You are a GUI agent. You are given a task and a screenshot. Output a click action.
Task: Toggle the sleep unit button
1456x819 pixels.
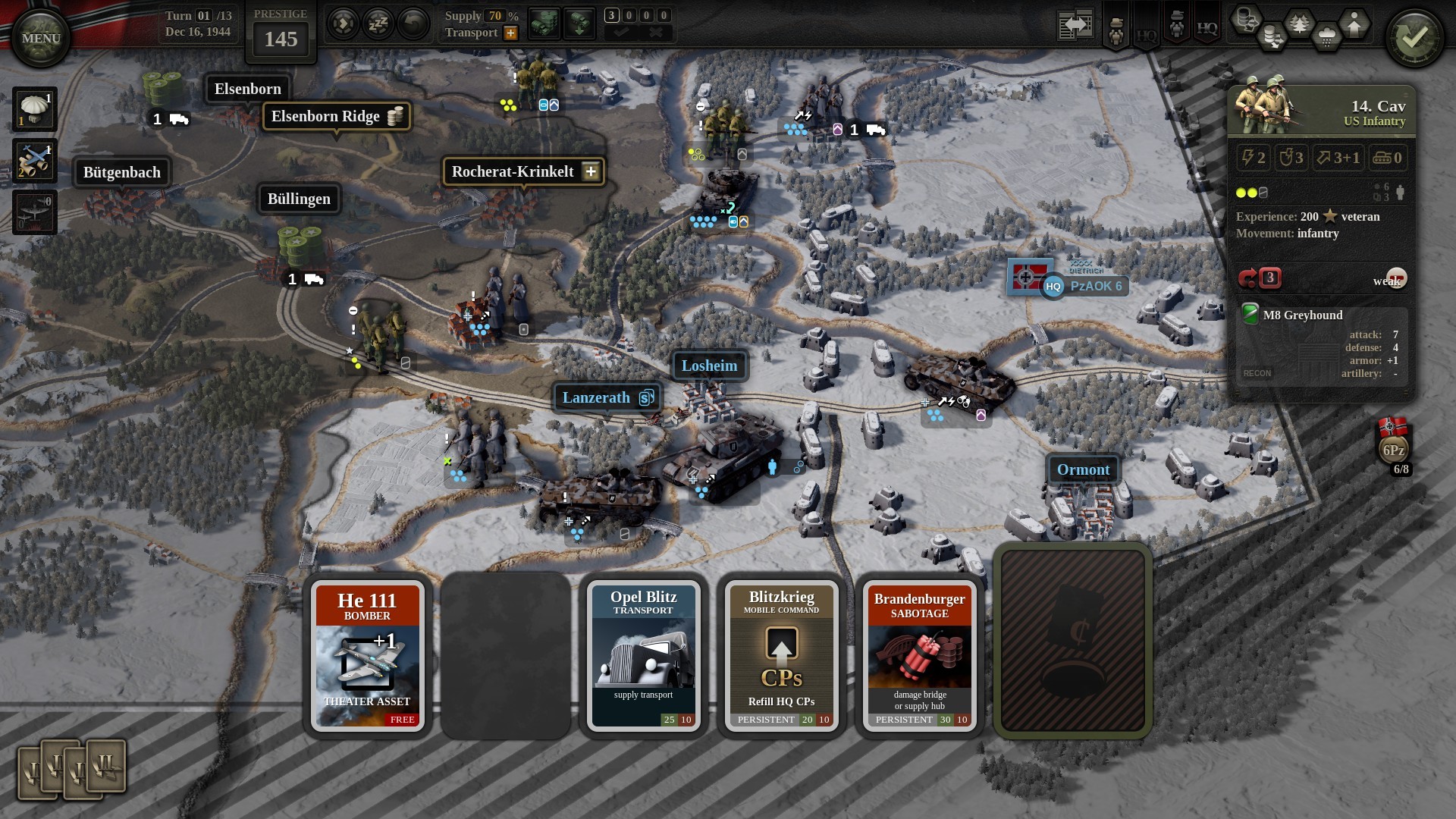tap(378, 24)
